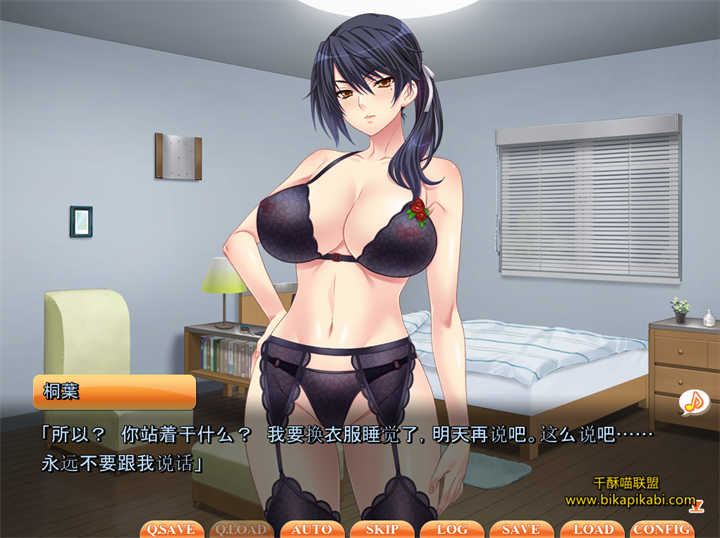The width and height of the screenshot is (720, 538).
Task: Open the SAVE game menu
Action: (x=521, y=529)
